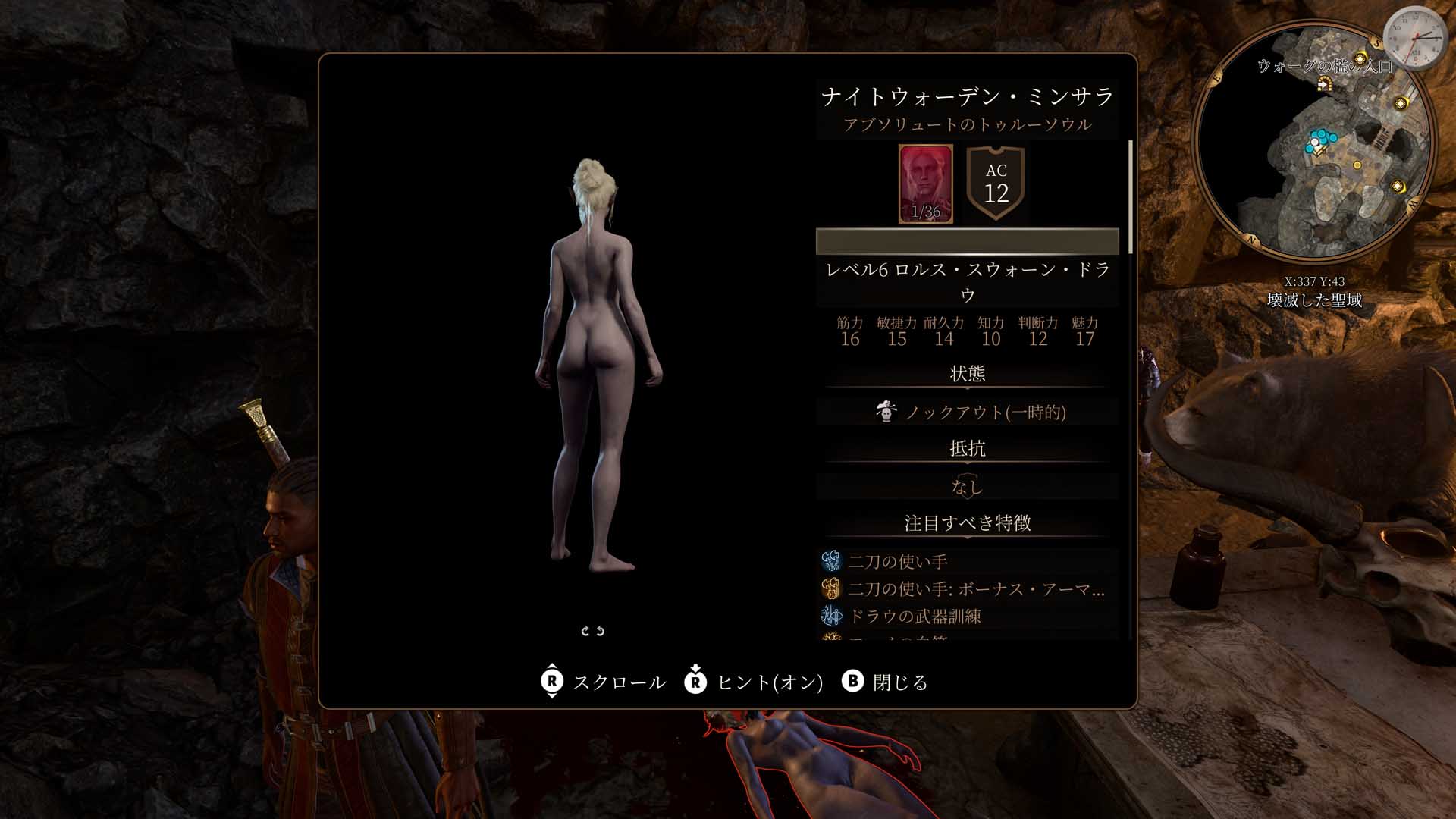Click the AC 12 armor class shield
The image size is (1456, 819).
coord(996,184)
